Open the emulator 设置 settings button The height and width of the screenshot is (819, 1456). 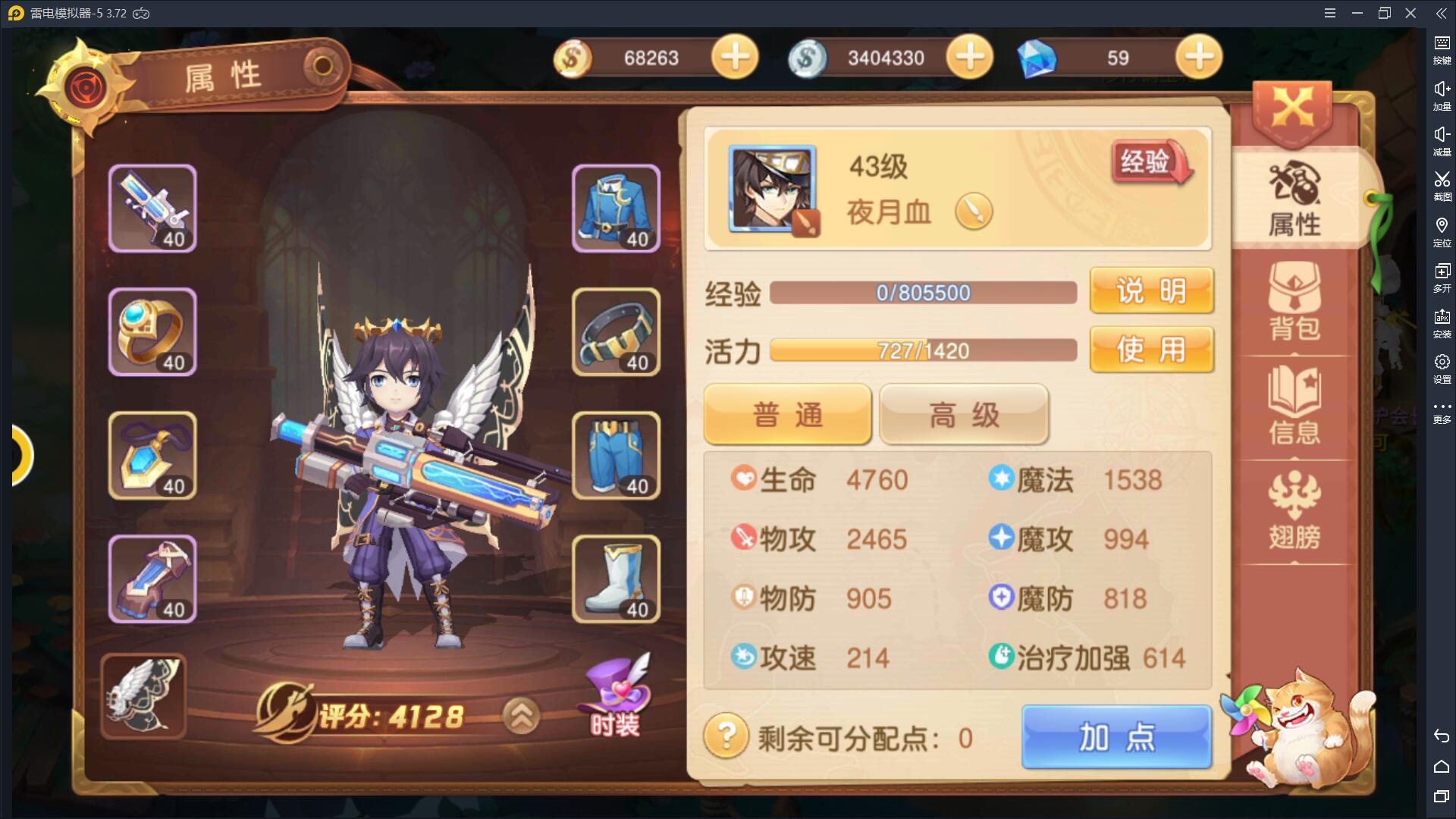[1442, 367]
